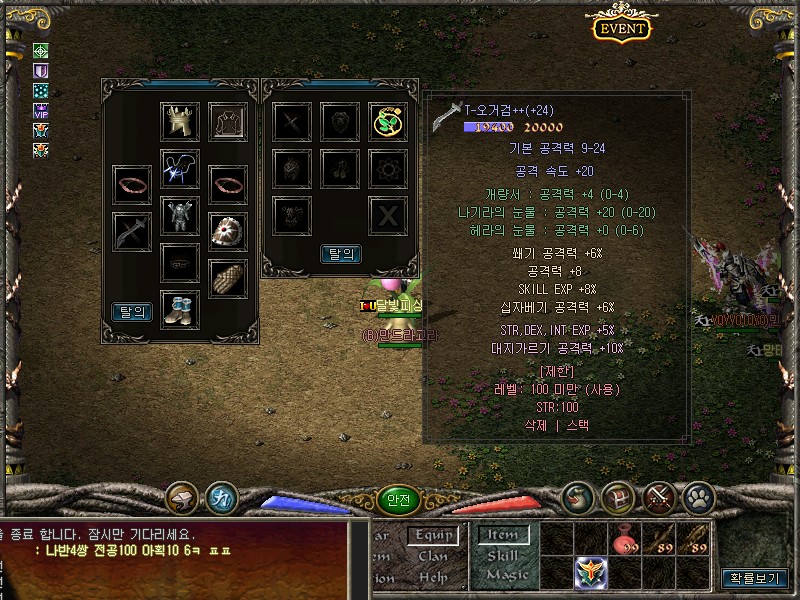This screenshot has width=800, height=600.
Task: Choose the blue-trimmed boots slot
Action: coord(180,310)
